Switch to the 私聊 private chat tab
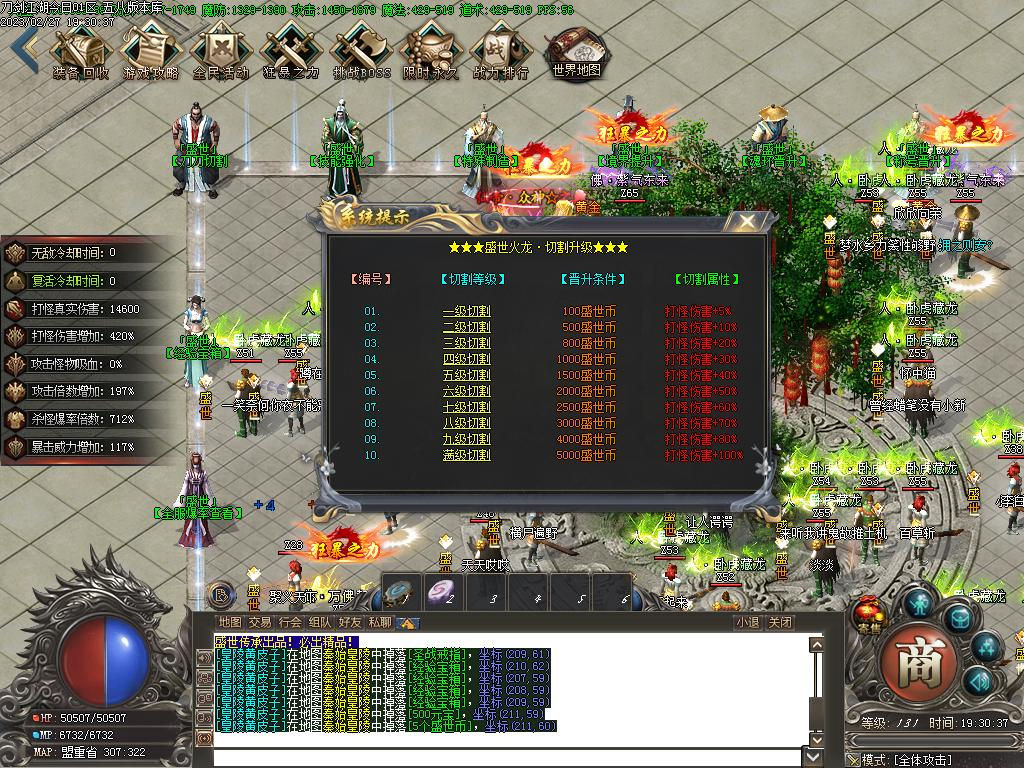Screen dimensions: 1024x768 point(379,622)
